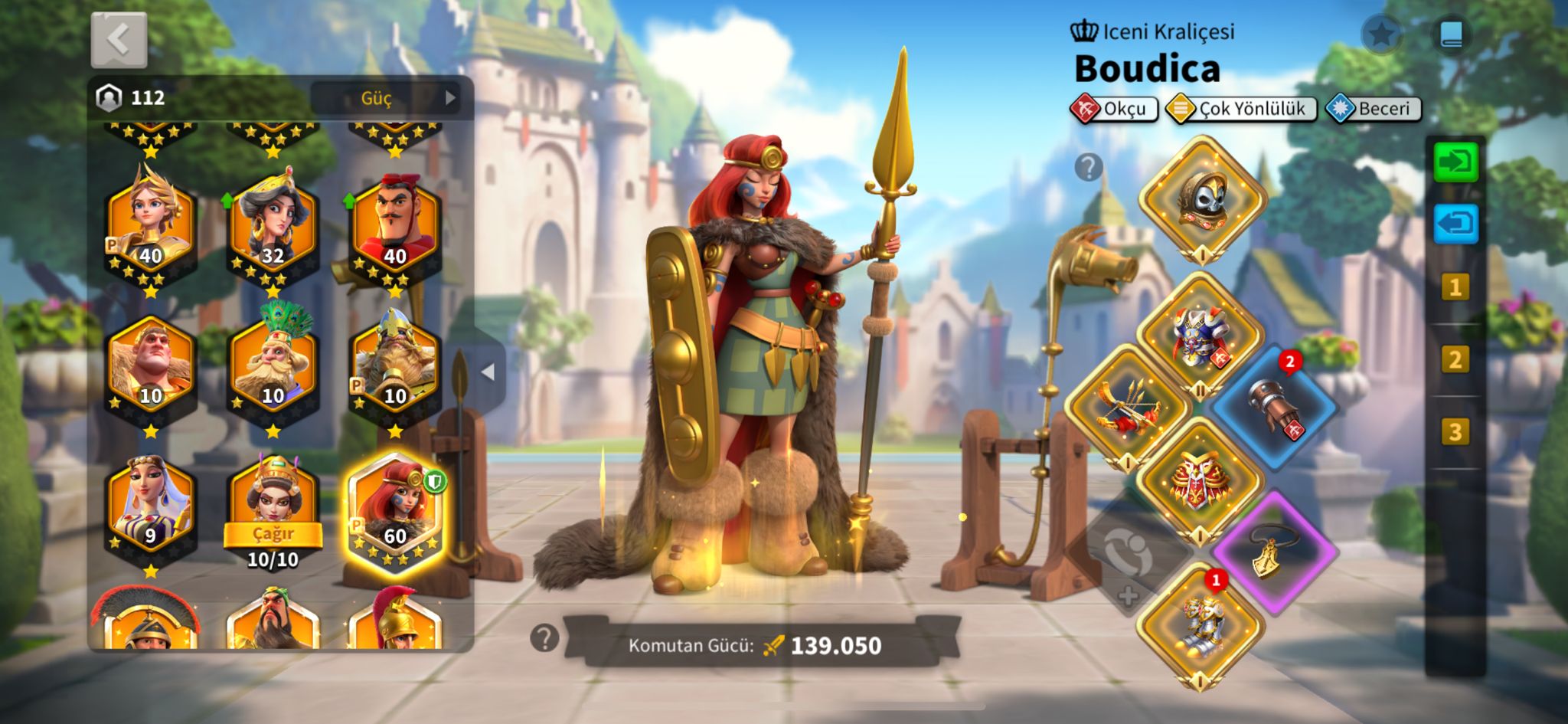Switch to equipment preset 3
Image resolution: width=1568 pixels, height=724 pixels.
click(1455, 432)
